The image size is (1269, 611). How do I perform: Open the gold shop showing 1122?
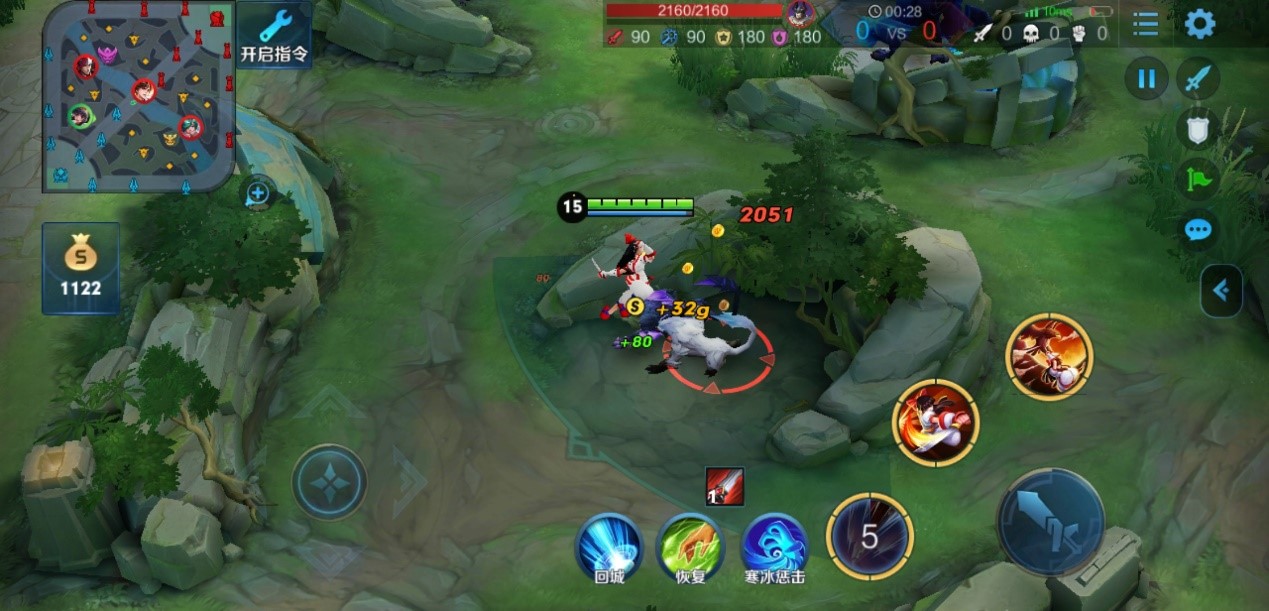81,268
